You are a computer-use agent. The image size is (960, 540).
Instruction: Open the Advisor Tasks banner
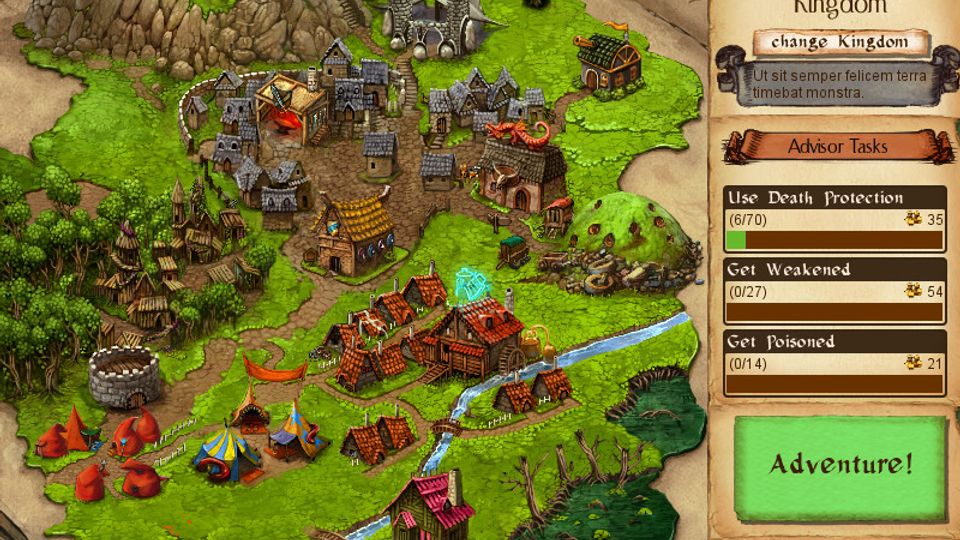[x=838, y=146]
